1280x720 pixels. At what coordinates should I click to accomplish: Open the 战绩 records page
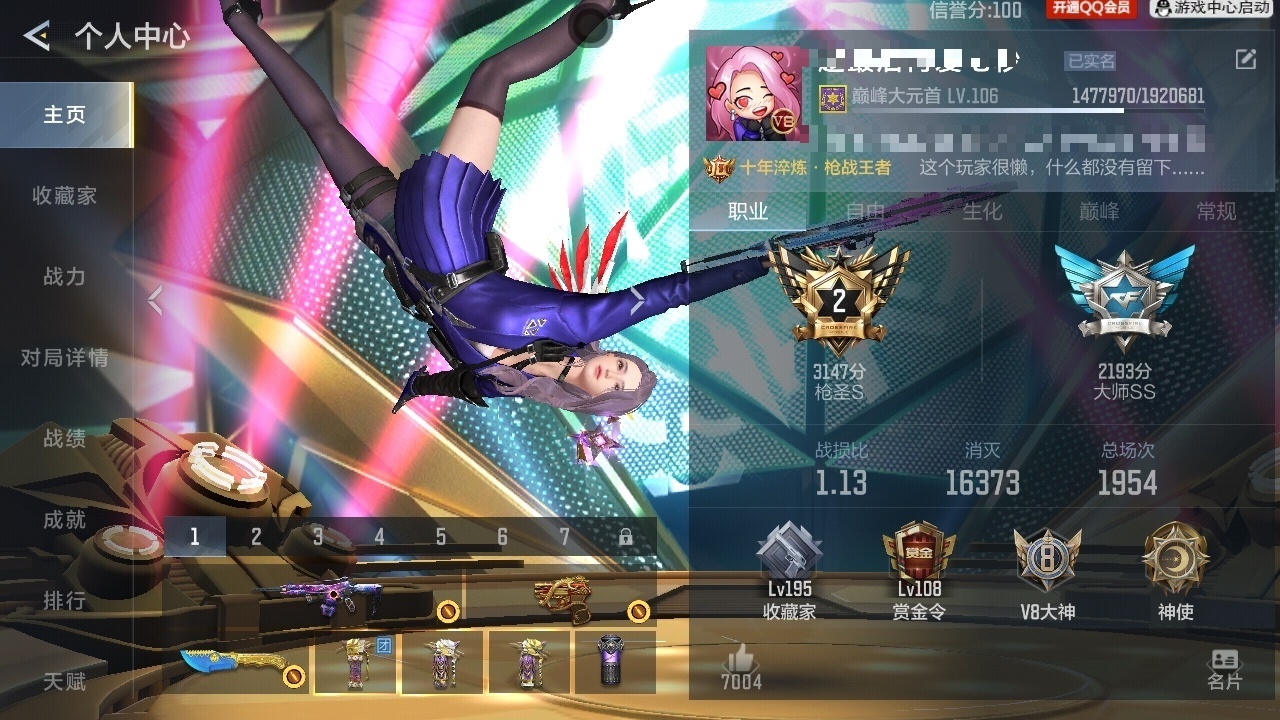pyautogui.click(x=65, y=439)
